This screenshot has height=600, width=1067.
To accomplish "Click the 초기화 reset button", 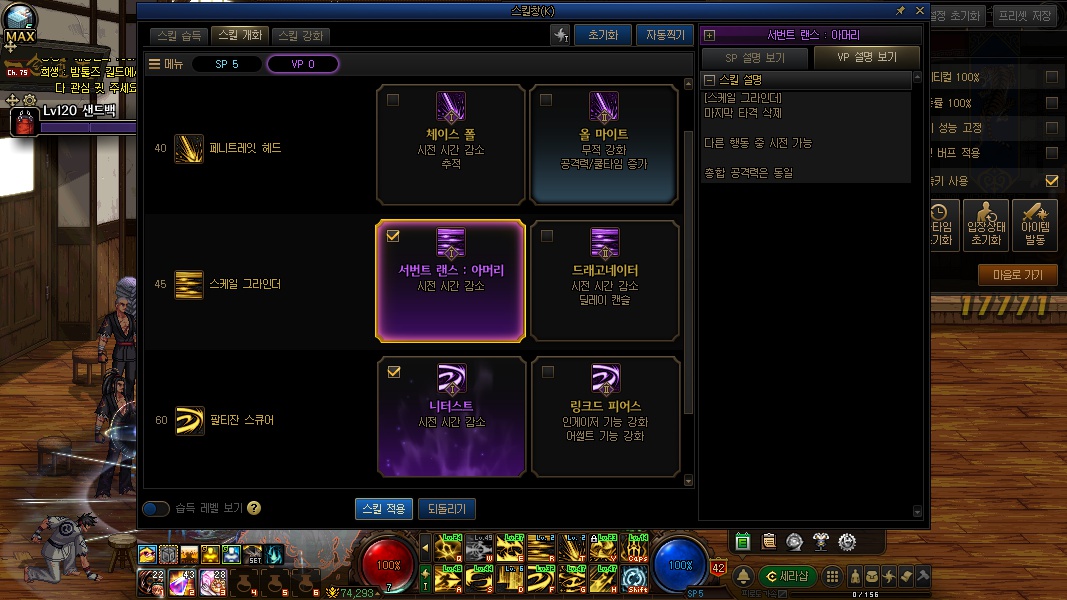I will 602,35.
